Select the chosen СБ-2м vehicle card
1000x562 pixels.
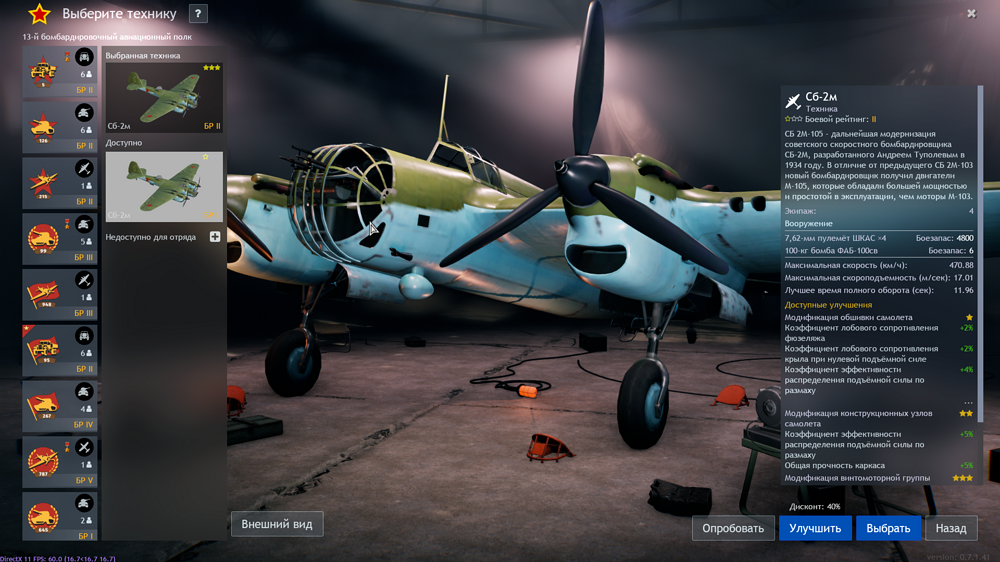[164, 98]
